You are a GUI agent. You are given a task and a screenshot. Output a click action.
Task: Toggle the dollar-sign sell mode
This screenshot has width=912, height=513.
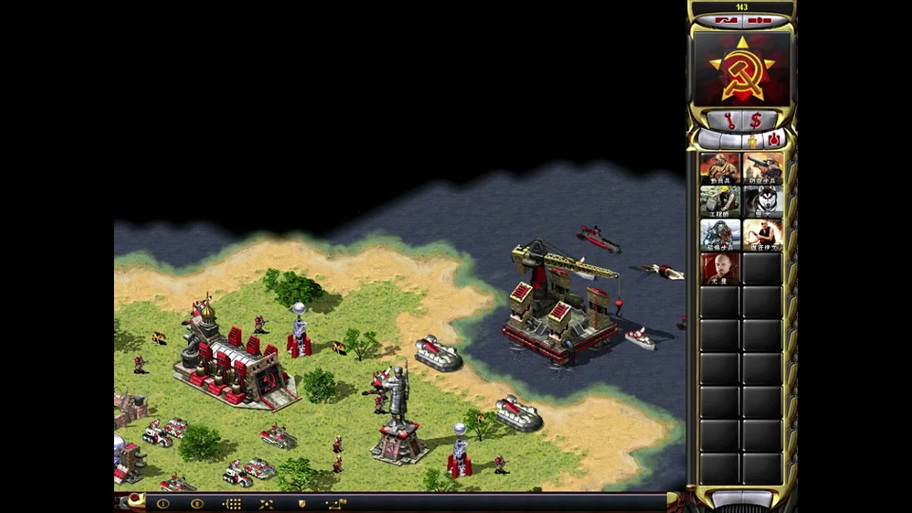click(x=756, y=120)
